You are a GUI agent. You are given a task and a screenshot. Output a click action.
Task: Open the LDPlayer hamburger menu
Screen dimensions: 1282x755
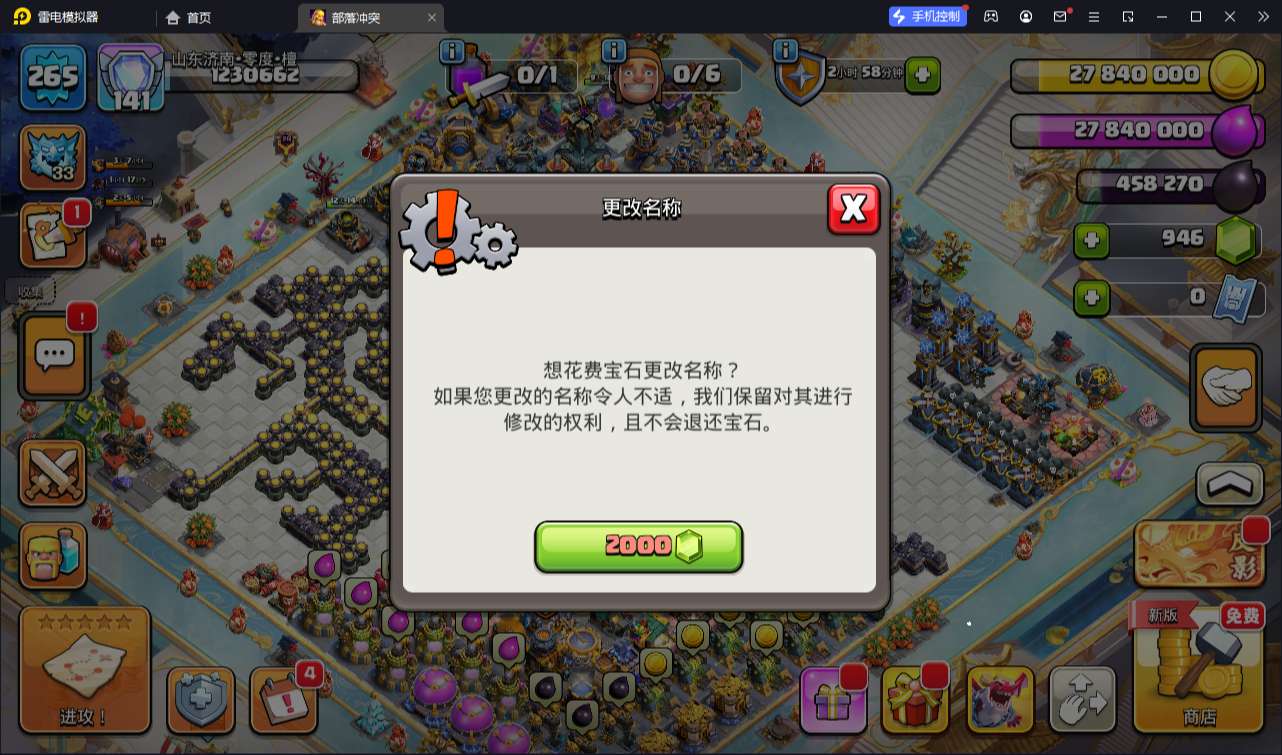1097,16
